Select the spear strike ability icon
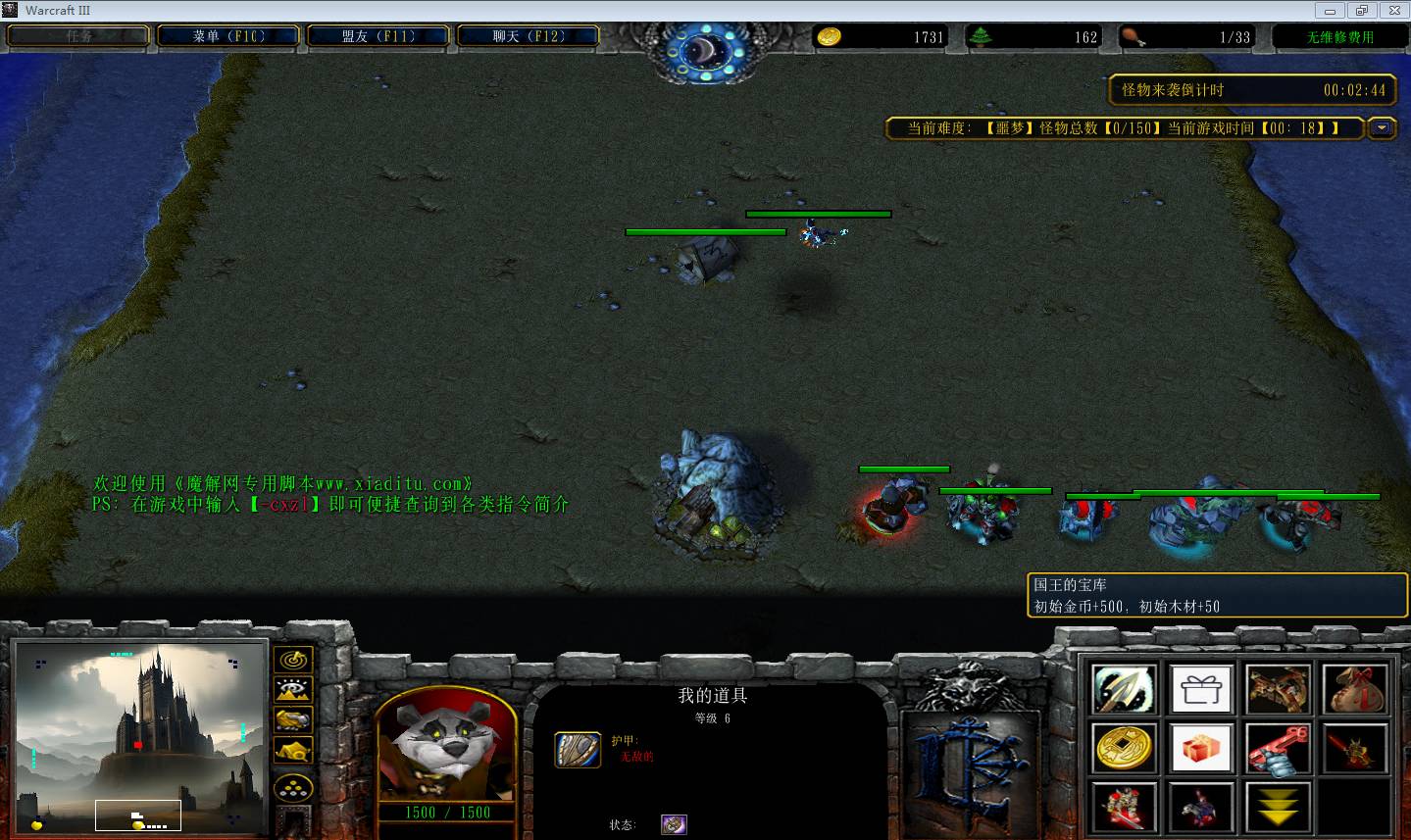The height and width of the screenshot is (840, 1411). (x=1124, y=690)
